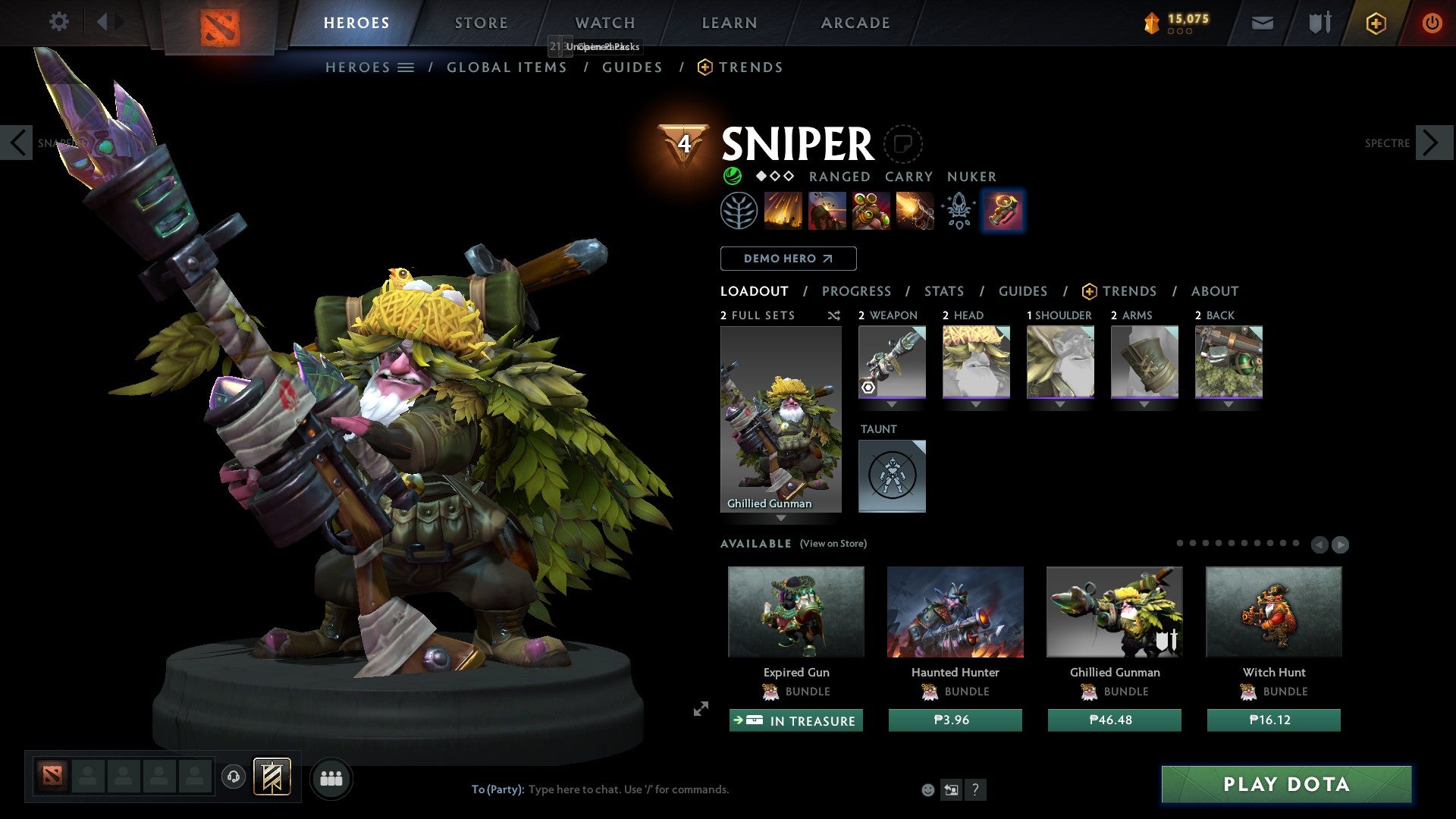Switch to the STATS tab
This screenshot has width=1456, height=819.
[944, 291]
